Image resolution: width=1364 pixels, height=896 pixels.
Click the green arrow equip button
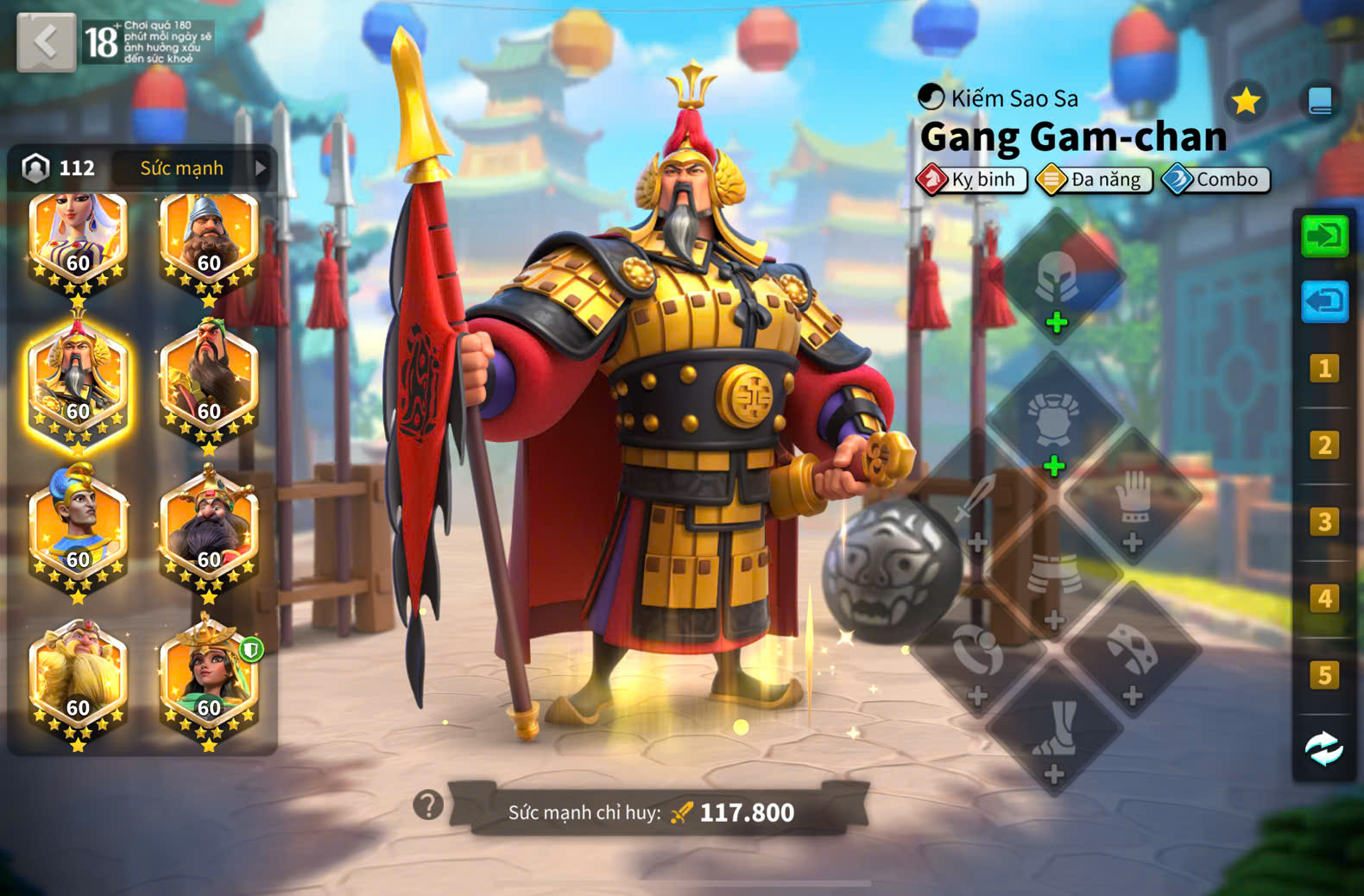pyautogui.click(x=1323, y=236)
